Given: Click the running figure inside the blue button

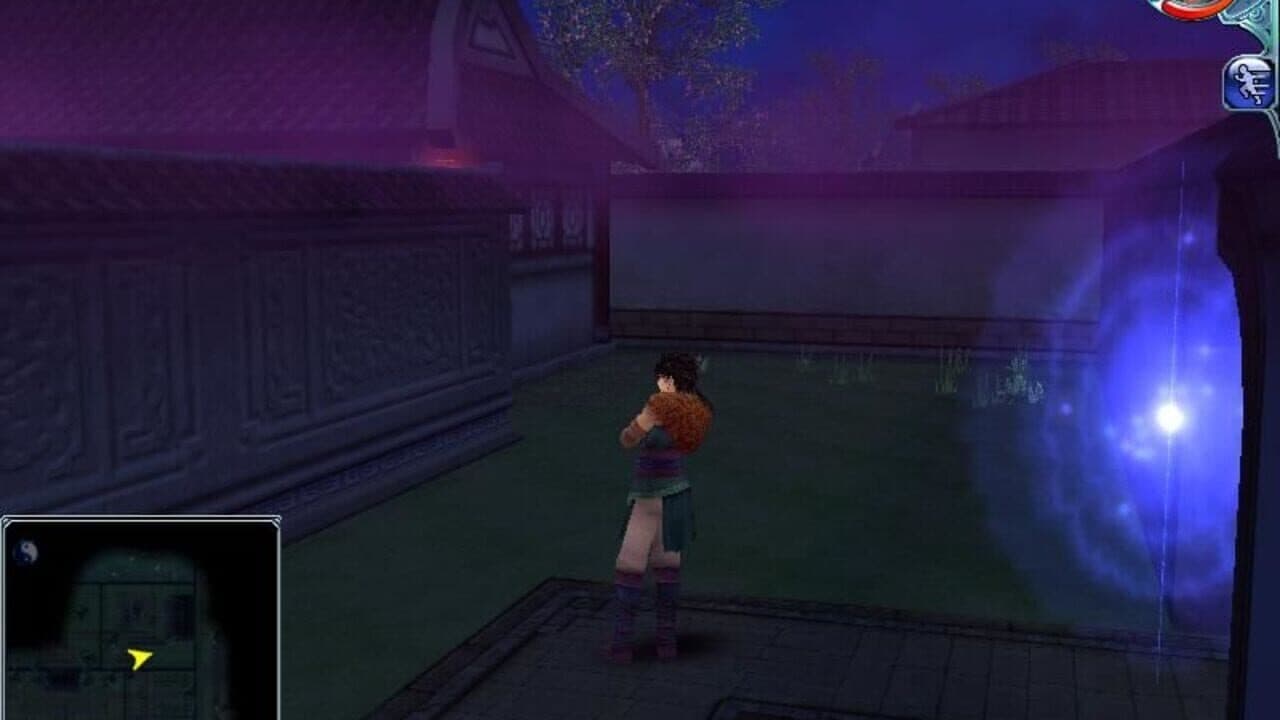Looking at the screenshot, I should 1246,82.
